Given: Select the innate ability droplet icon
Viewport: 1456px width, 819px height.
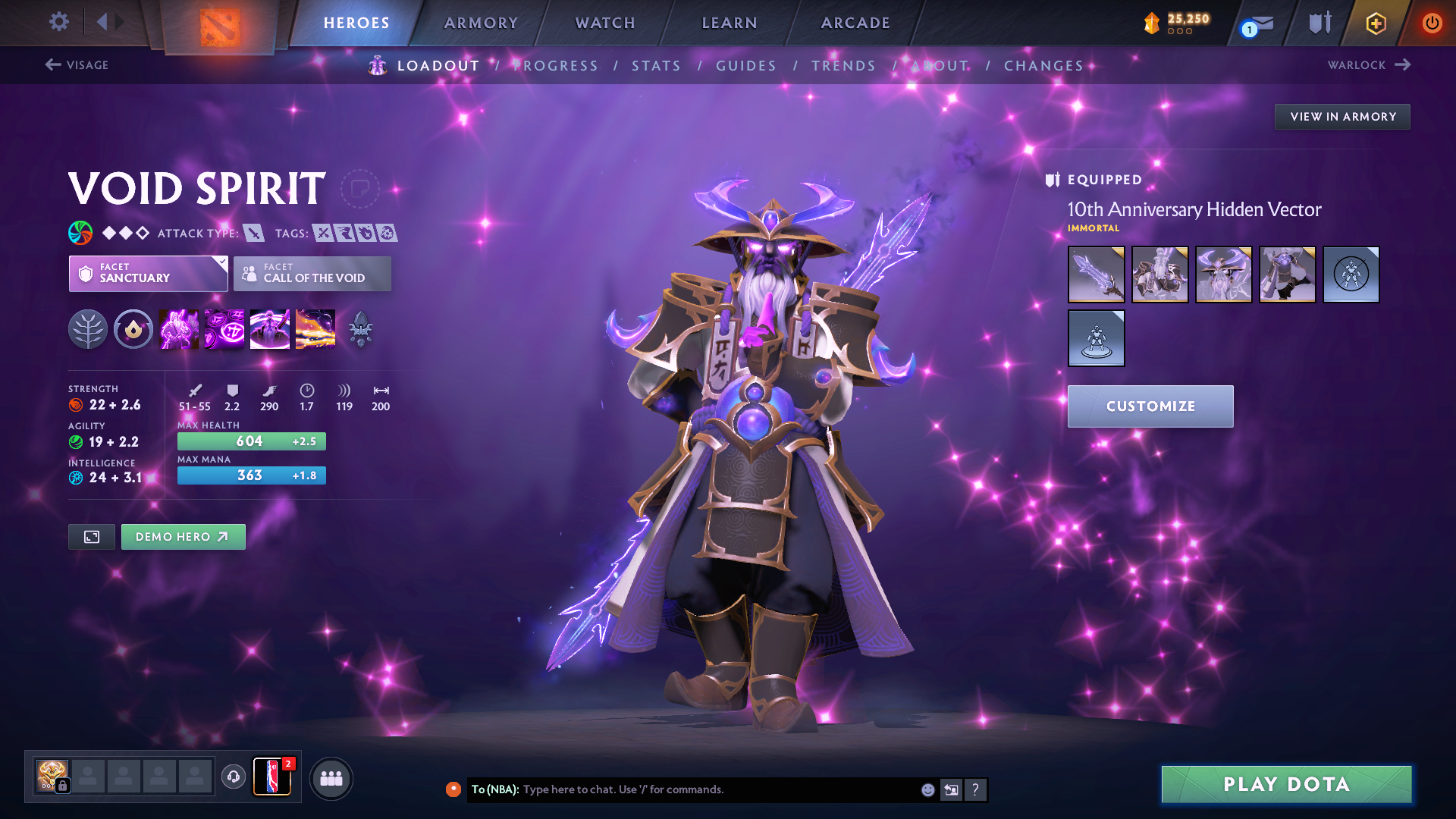Looking at the screenshot, I should coord(133,328).
